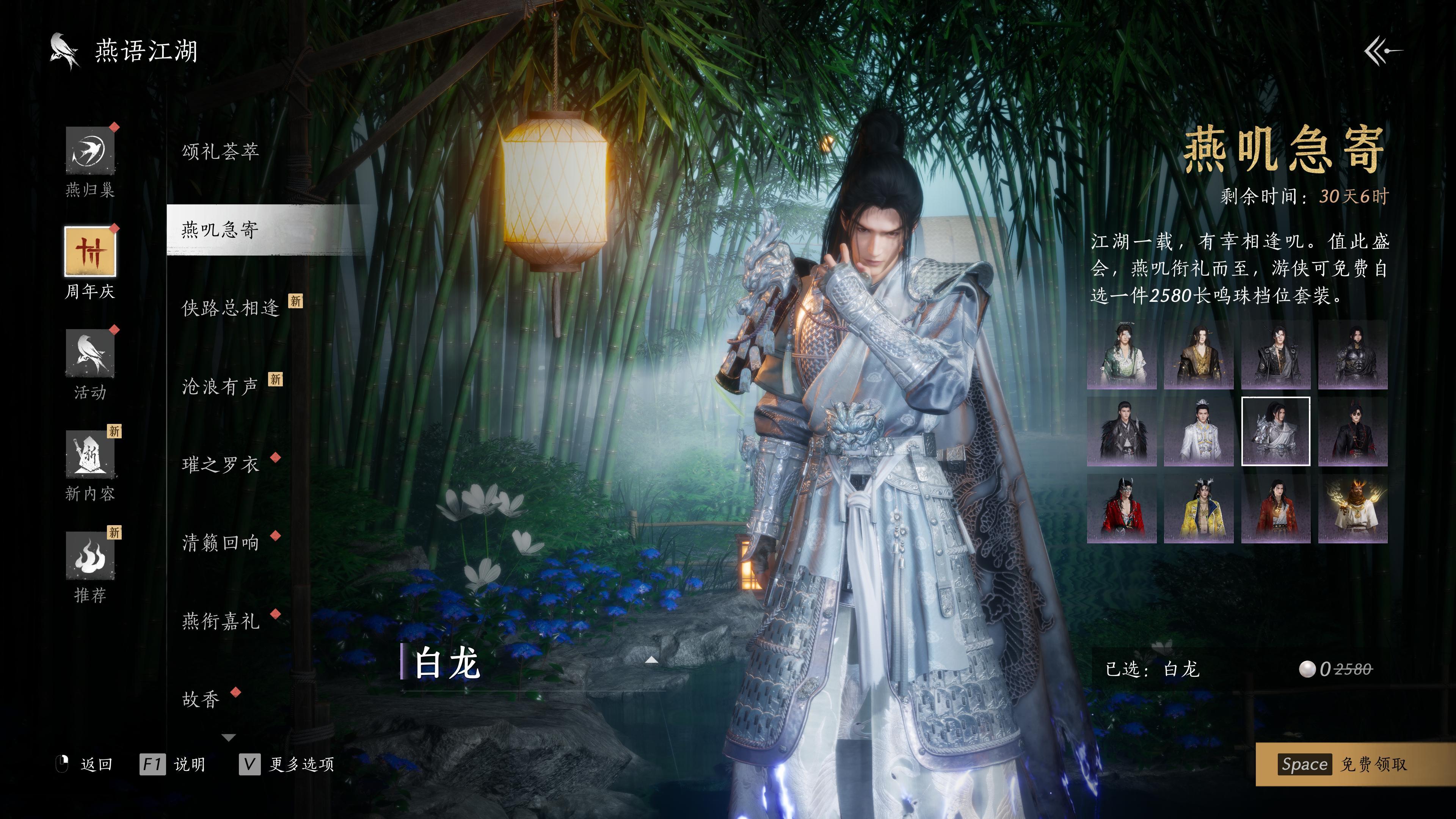Open the 燕衔嘉礼 entry
The height and width of the screenshot is (819, 1456).
[220, 621]
